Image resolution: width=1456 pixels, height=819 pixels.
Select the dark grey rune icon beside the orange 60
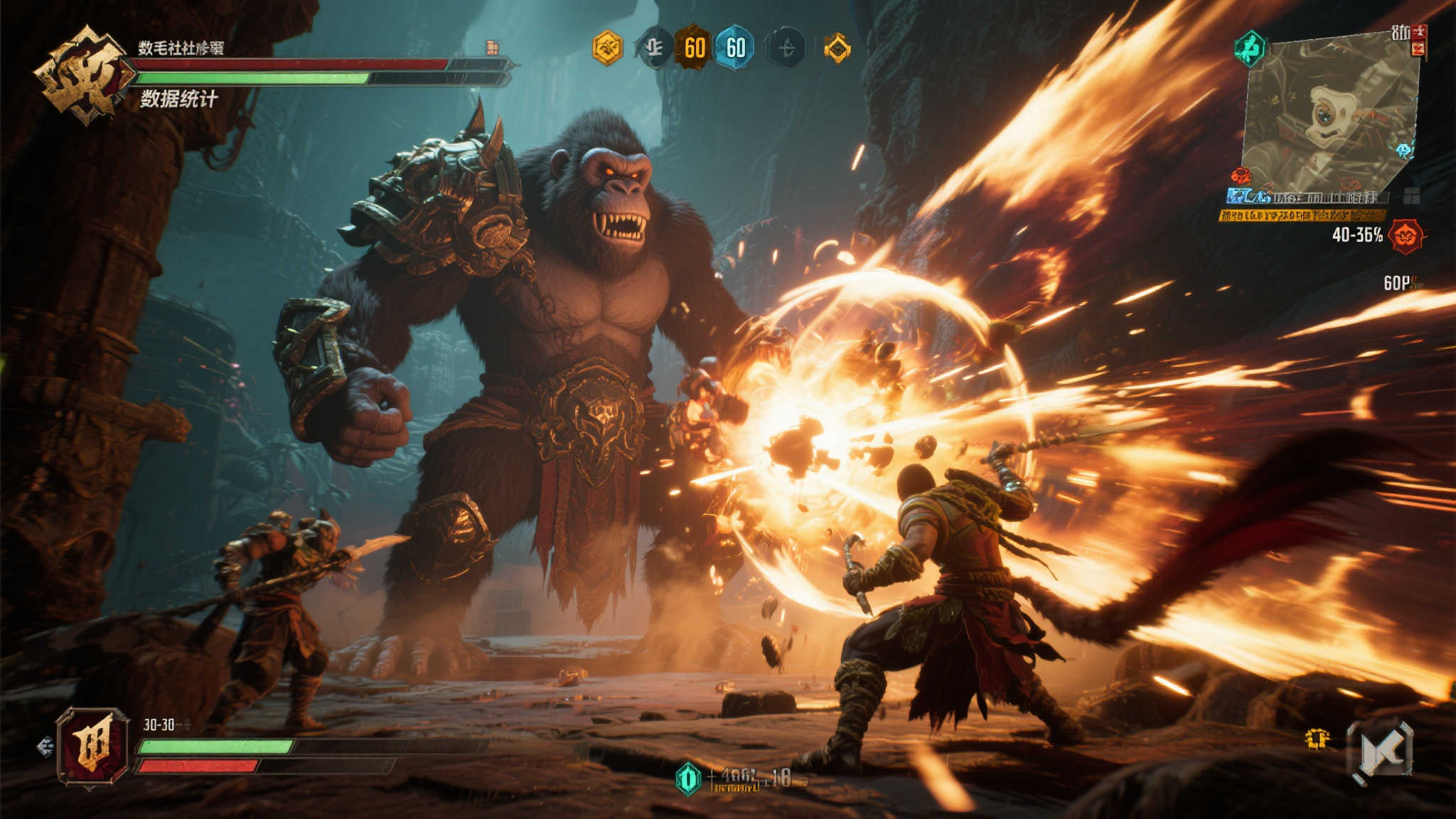tap(653, 48)
